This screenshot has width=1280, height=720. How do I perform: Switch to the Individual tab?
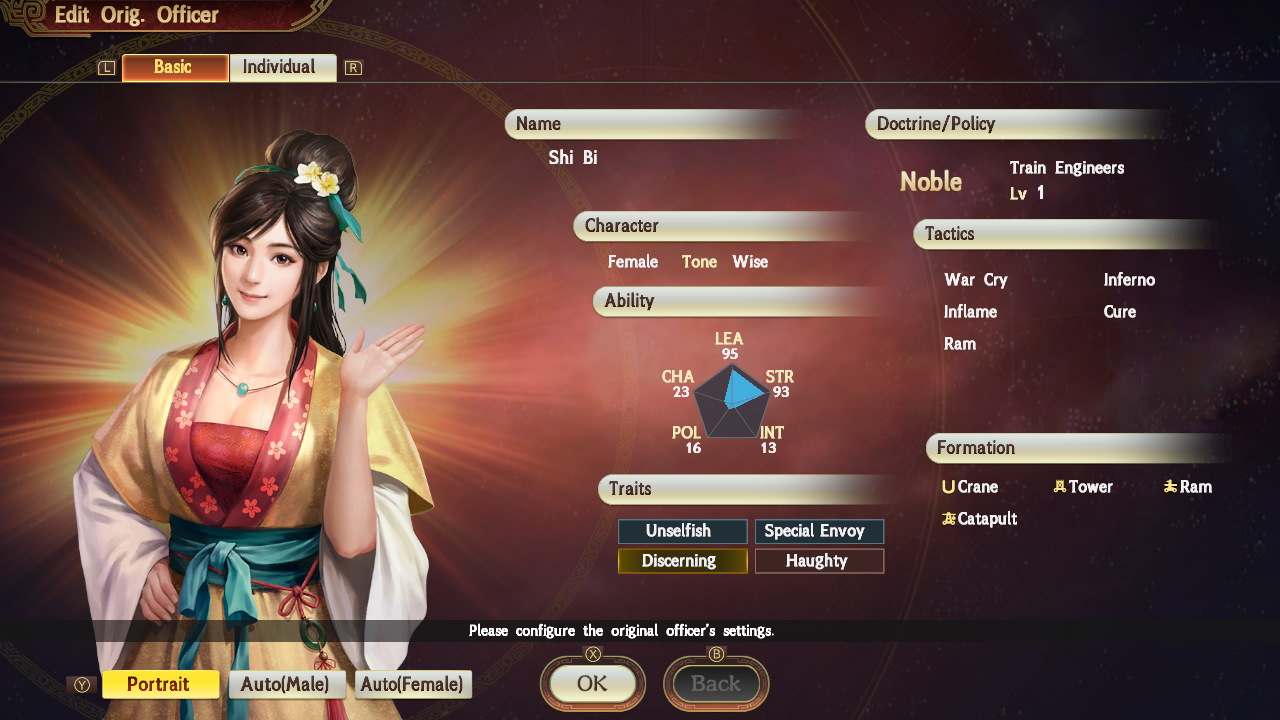tap(283, 67)
